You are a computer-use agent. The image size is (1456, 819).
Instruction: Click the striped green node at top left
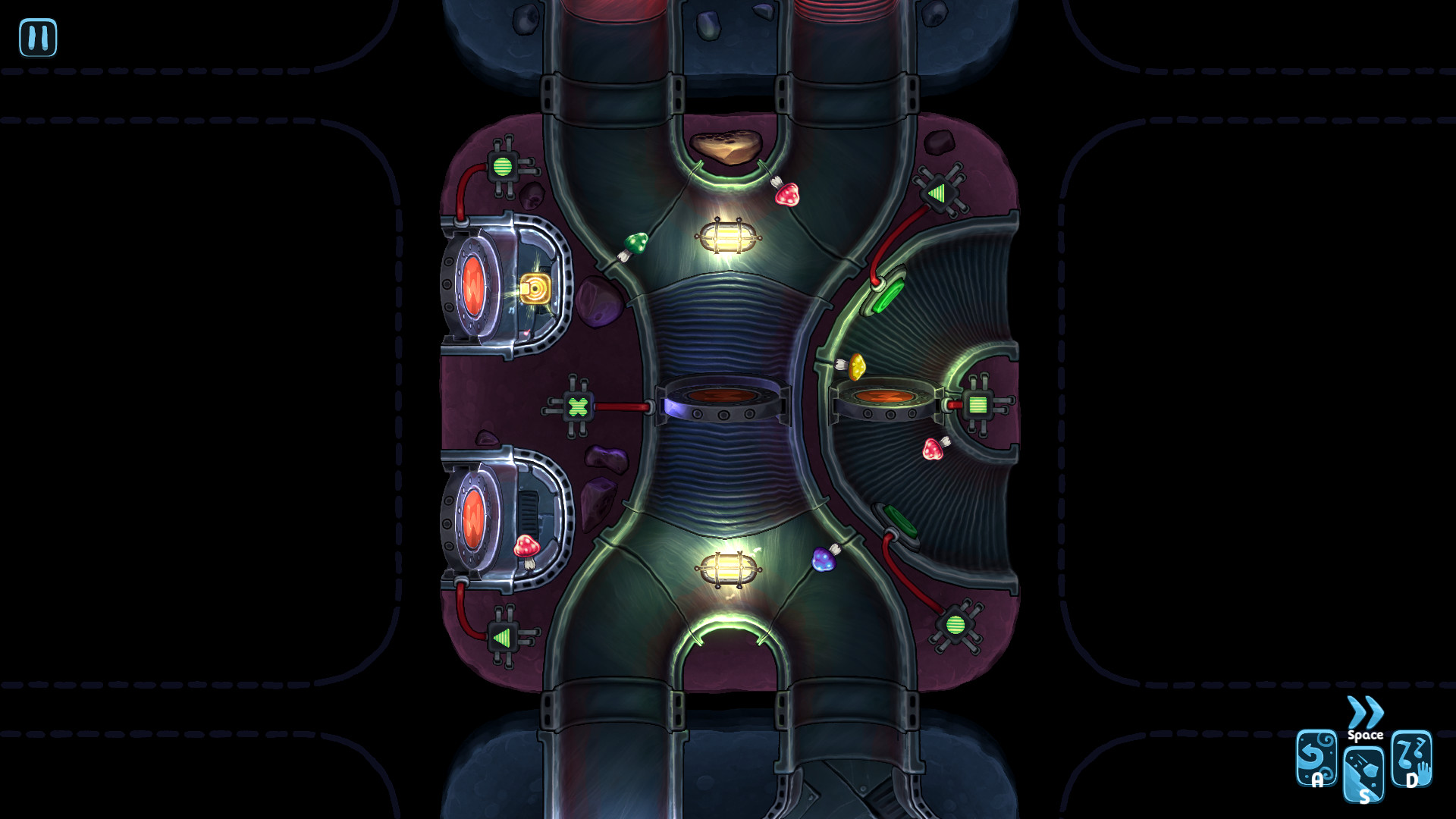(x=502, y=165)
